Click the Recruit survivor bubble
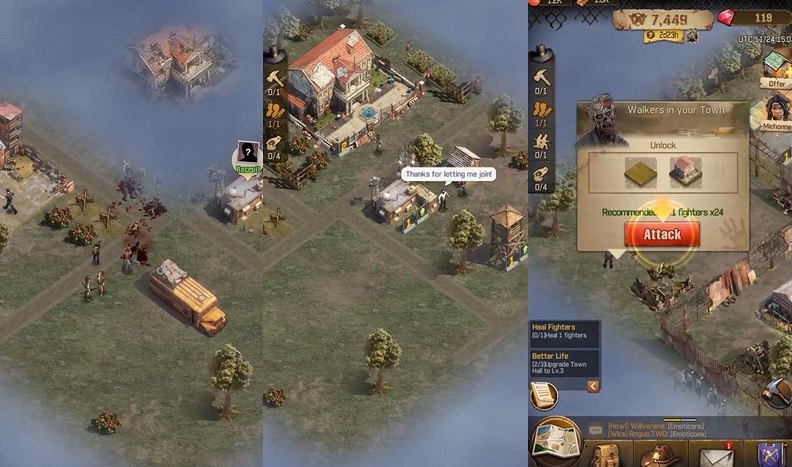 point(248,156)
